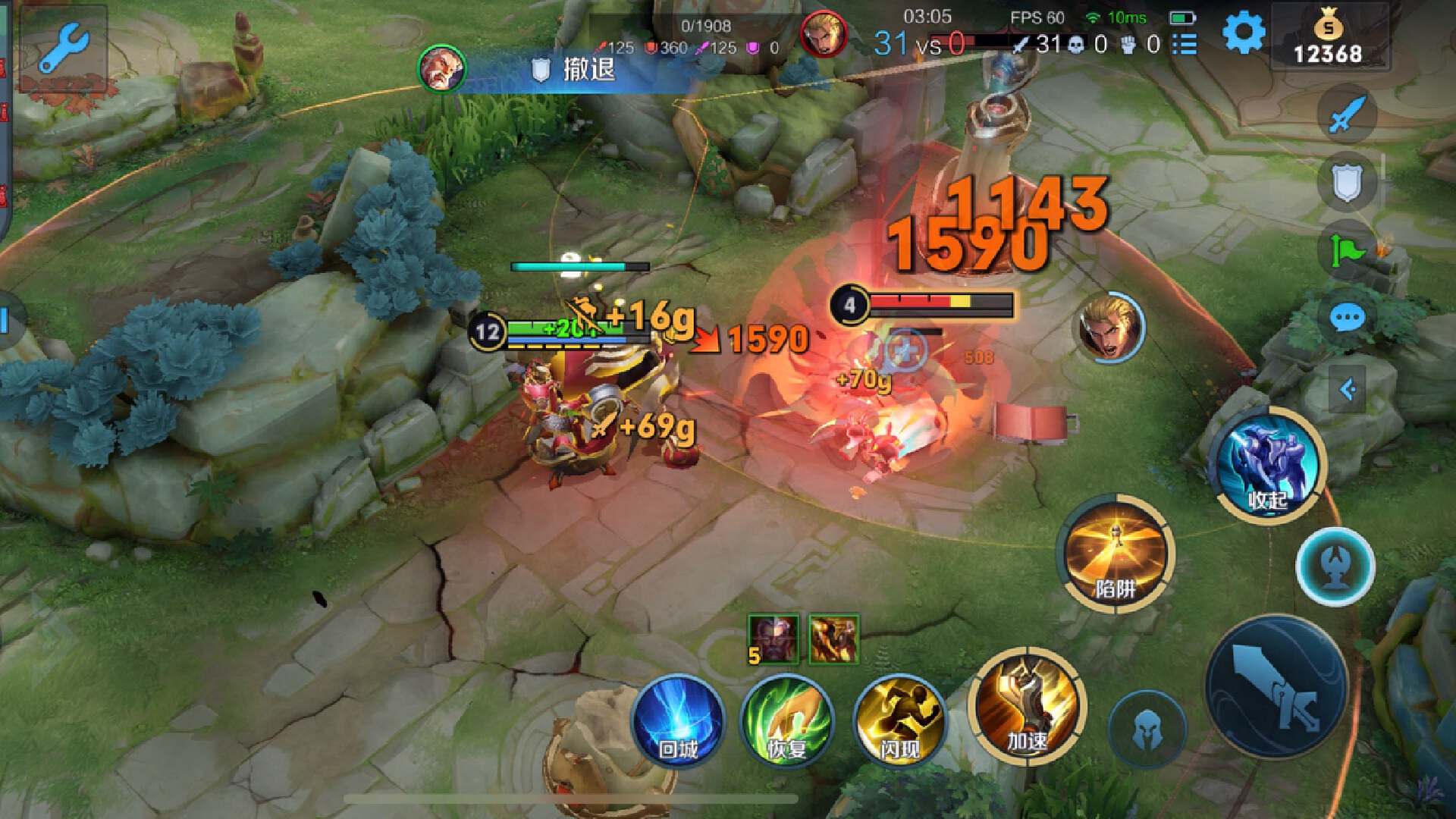This screenshot has height=819, width=1456.
Task: Recall to base with 回城
Action: coord(678,719)
